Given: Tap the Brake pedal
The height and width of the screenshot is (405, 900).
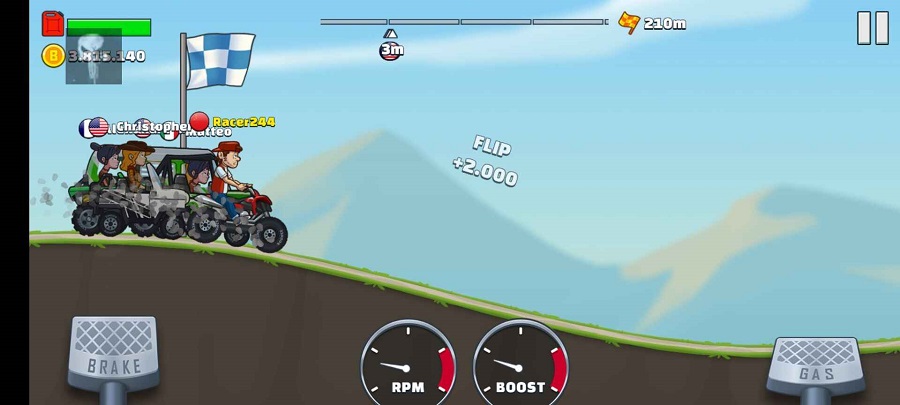Looking at the screenshot, I should (112, 354).
